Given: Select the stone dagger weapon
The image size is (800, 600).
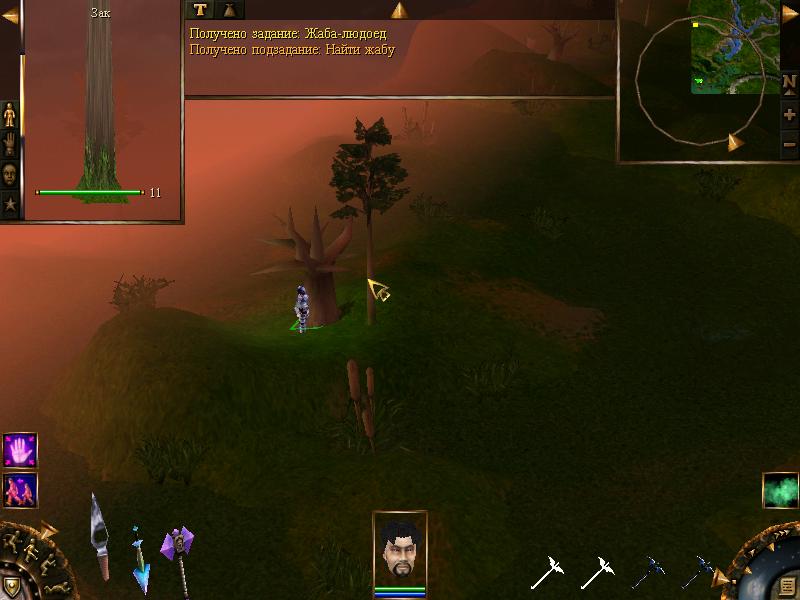Looking at the screenshot, I should (100, 535).
